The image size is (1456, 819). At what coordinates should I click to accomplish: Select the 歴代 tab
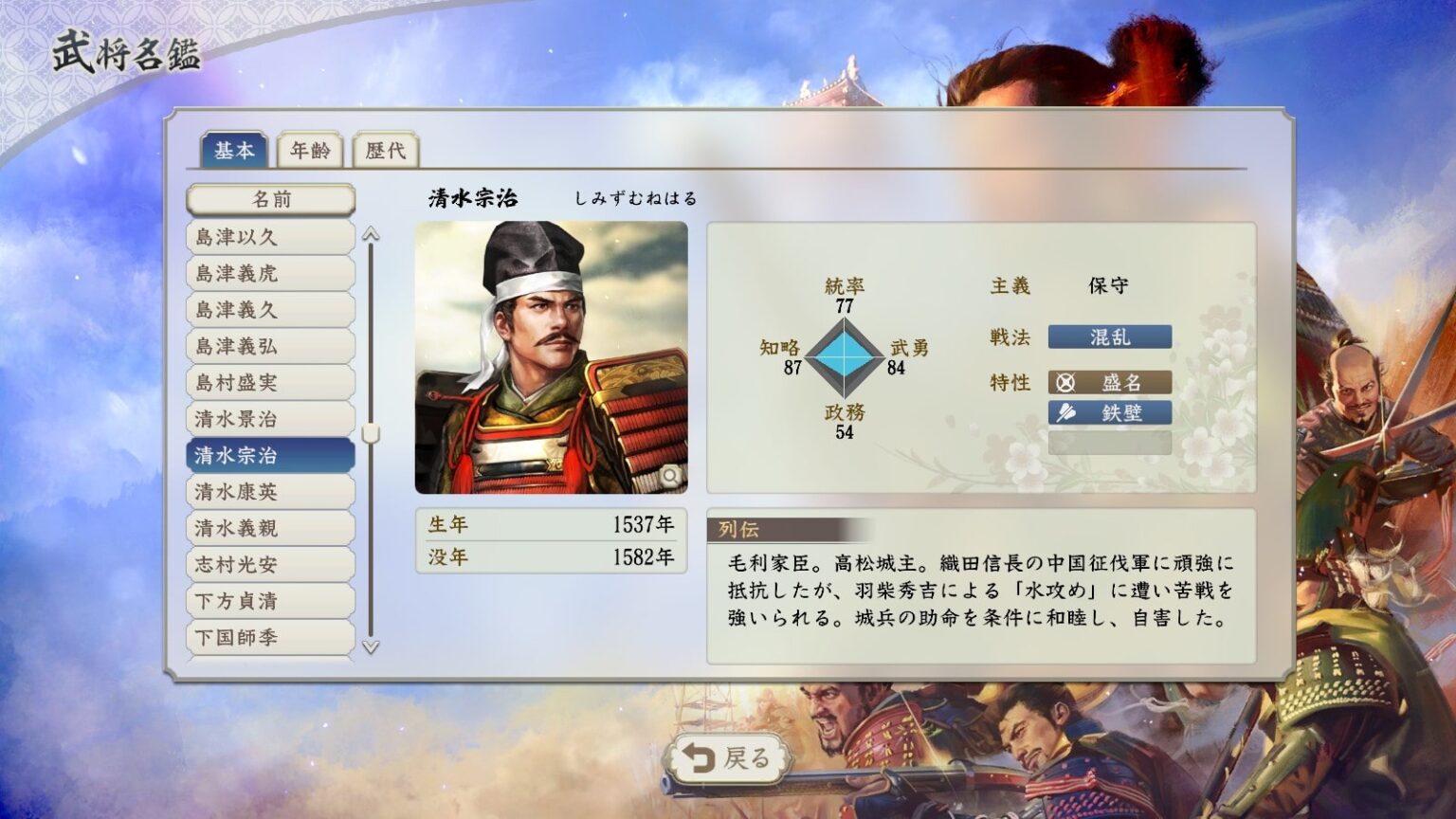click(x=385, y=151)
